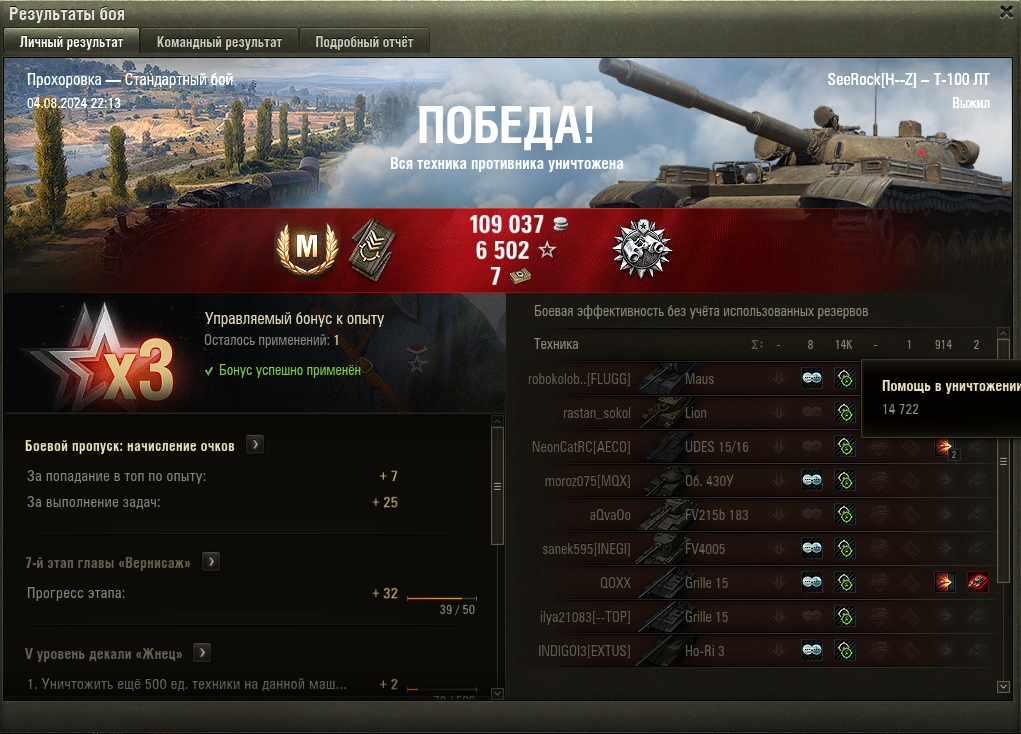The width and height of the screenshot is (1021, 734).
Task: Select the Личный результат tab
Action: click(71, 42)
